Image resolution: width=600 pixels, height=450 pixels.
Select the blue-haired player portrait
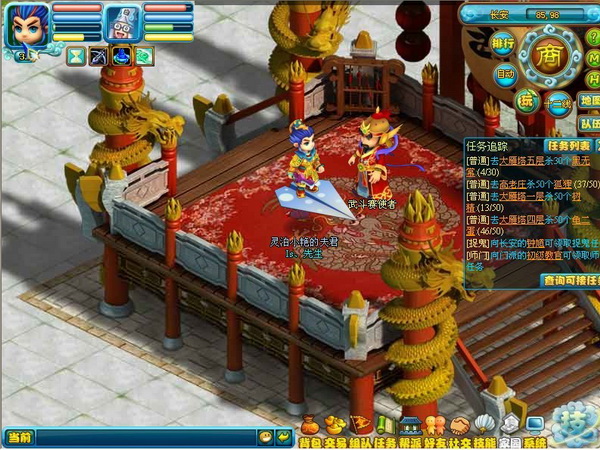point(26,26)
